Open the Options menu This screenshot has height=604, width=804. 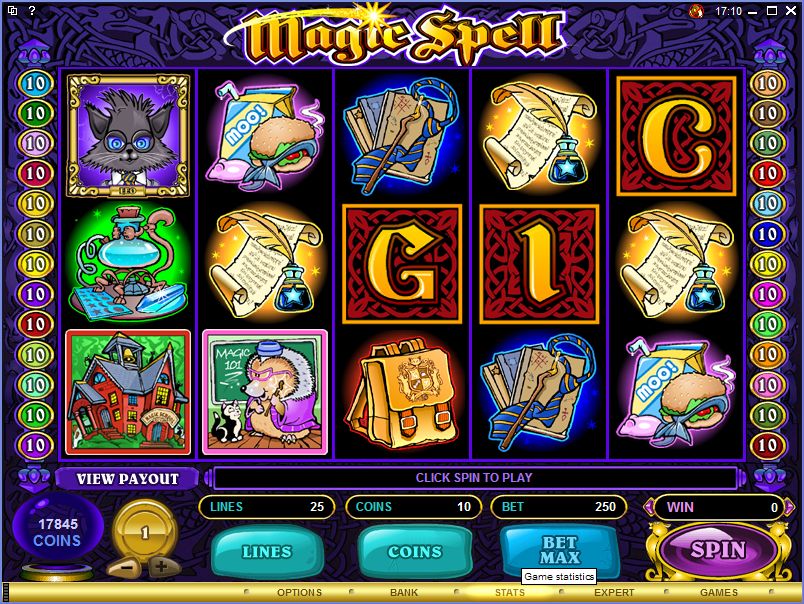tap(299, 593)
